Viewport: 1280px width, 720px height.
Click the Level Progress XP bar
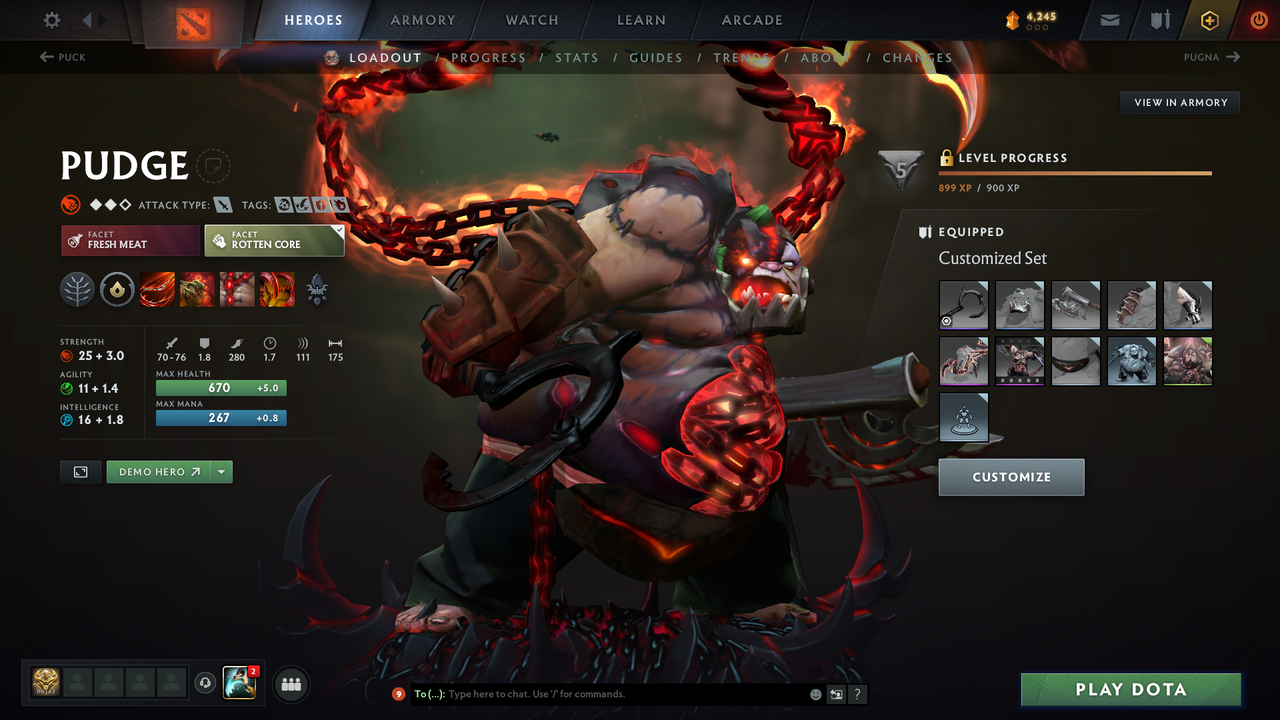pos(1075,172)
